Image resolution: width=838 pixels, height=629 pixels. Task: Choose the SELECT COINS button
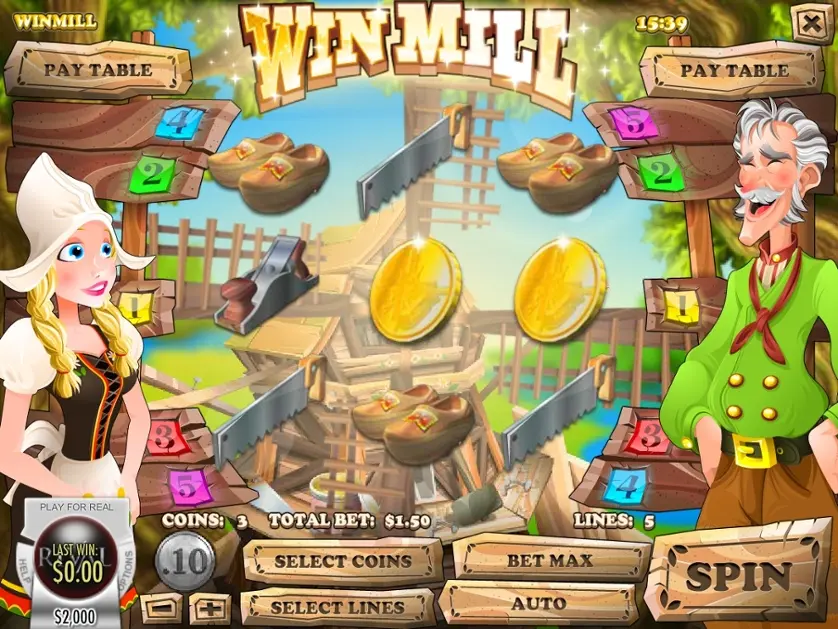pos(342,561)
